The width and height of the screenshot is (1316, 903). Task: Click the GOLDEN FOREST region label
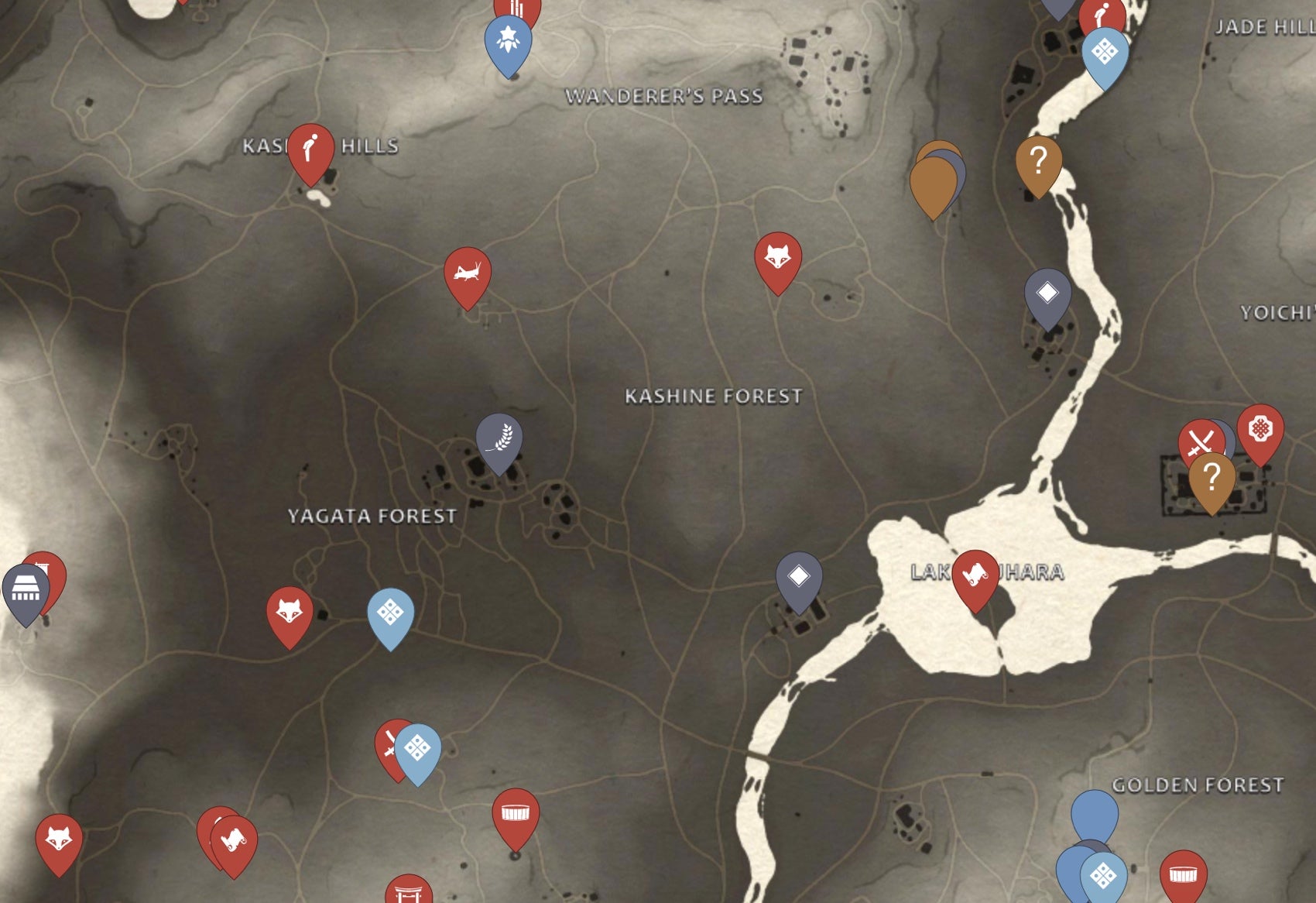point(1198,785)
